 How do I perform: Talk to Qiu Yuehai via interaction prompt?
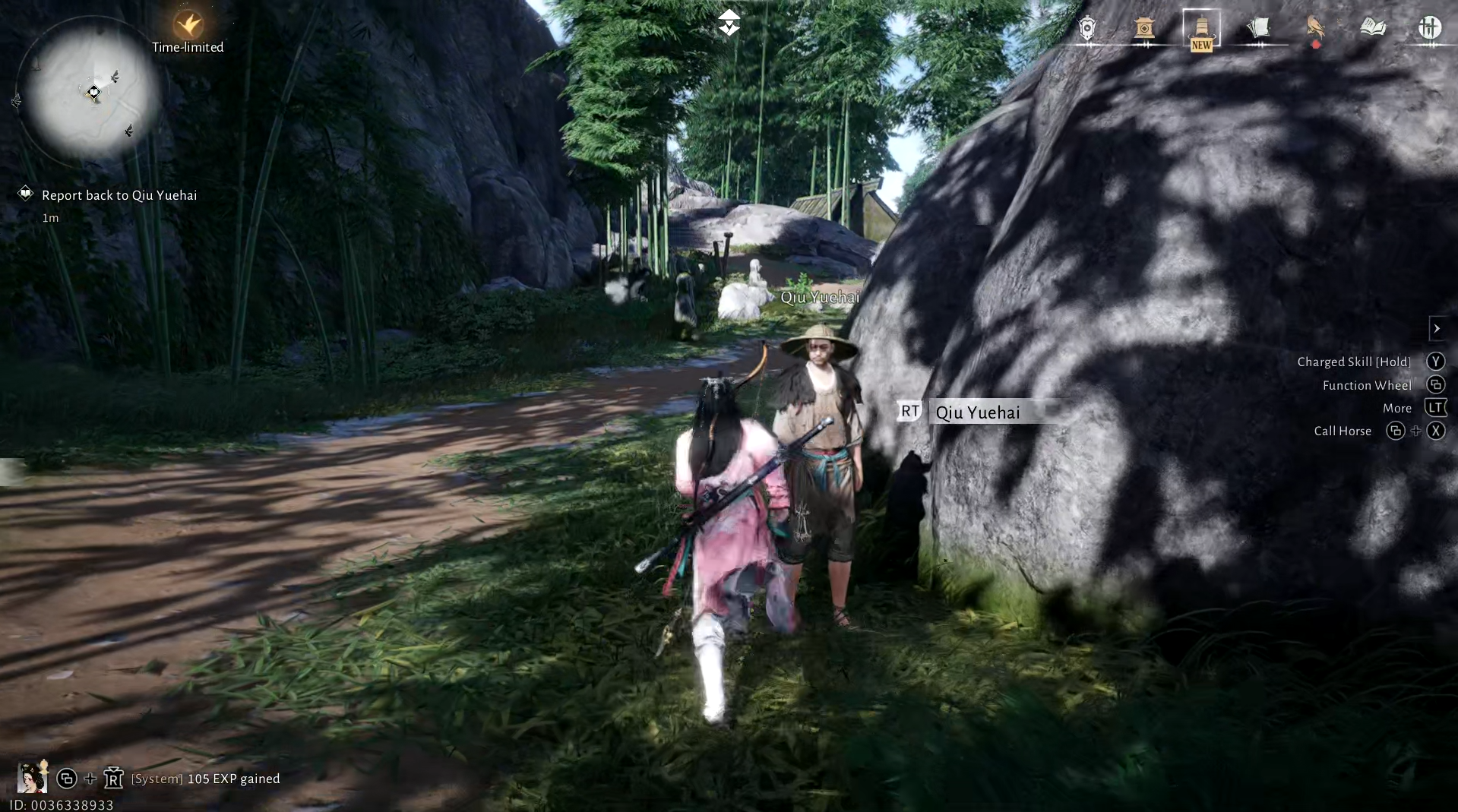click(977, 412)
